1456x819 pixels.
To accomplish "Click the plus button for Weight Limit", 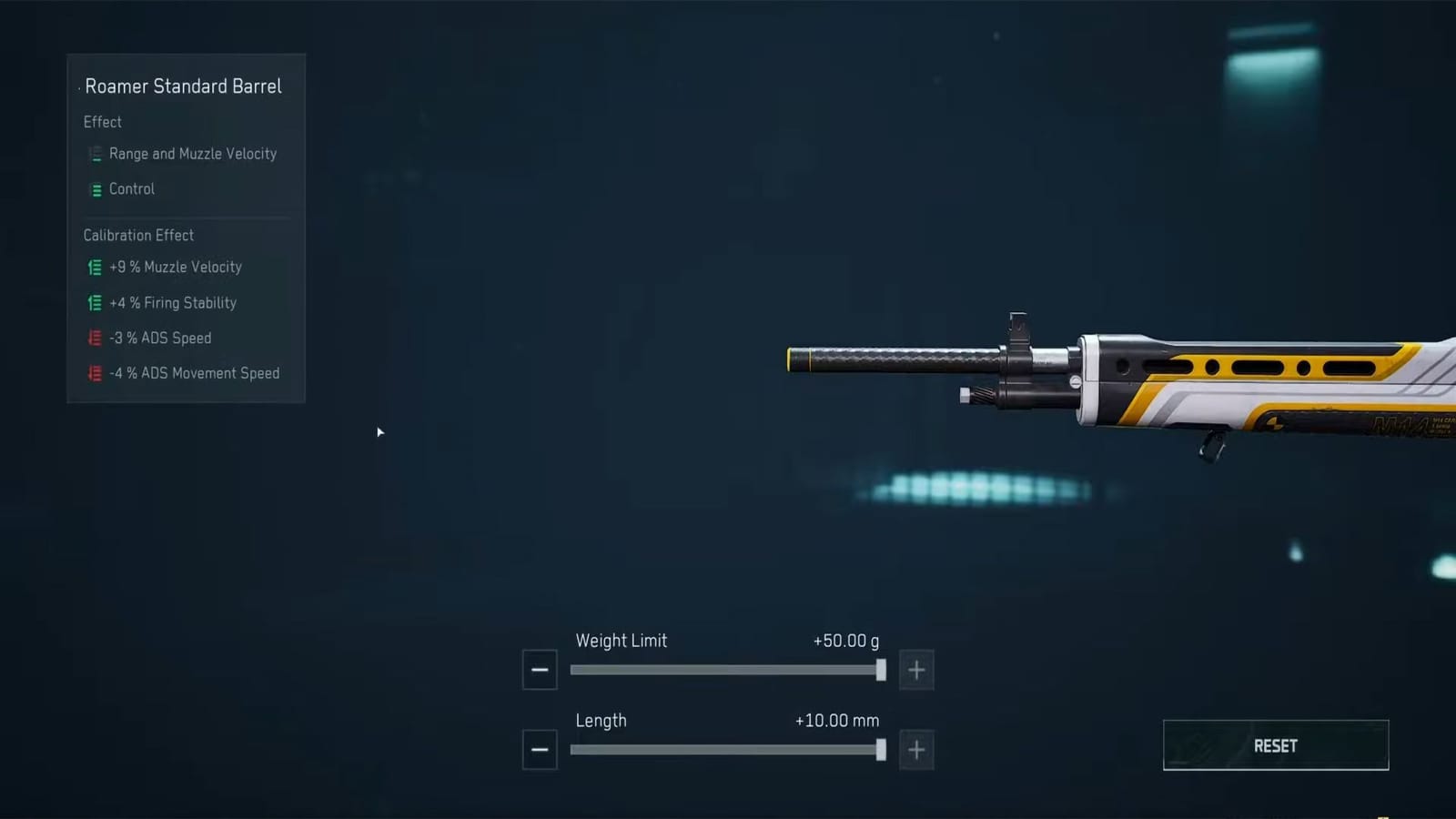I will pyautogui.click(x=915, y=669).
